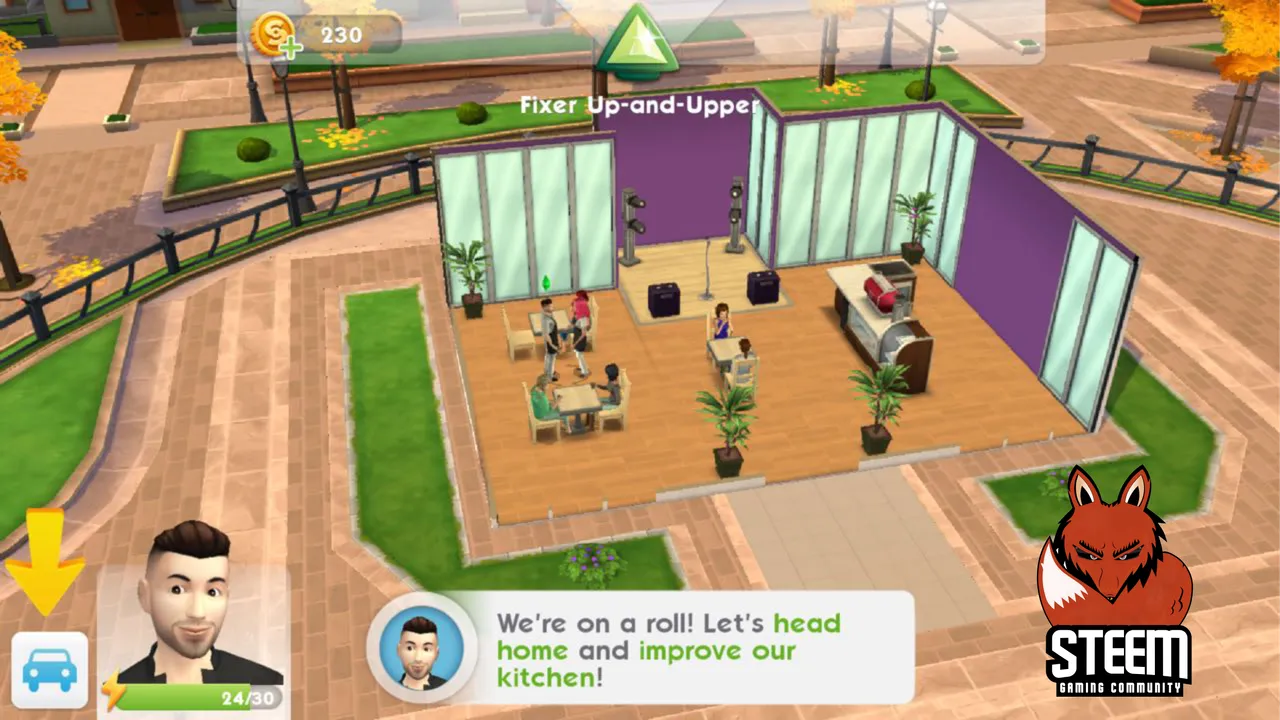The image size is (1280, 720).
Task: Click the small advisor avatar in the dialogue
Action: click(421, 648)
